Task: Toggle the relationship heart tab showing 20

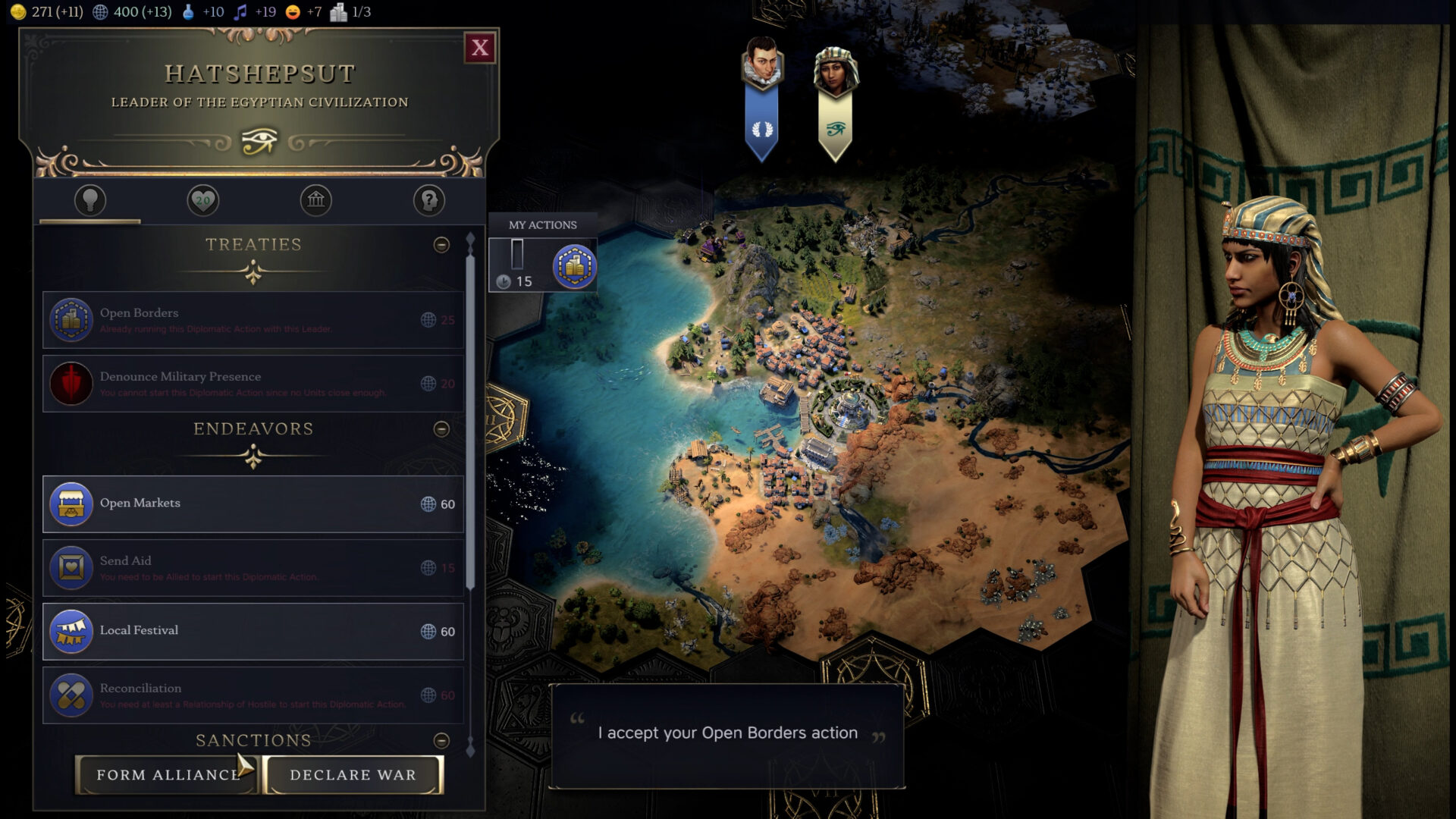Action: coord(202,200)
